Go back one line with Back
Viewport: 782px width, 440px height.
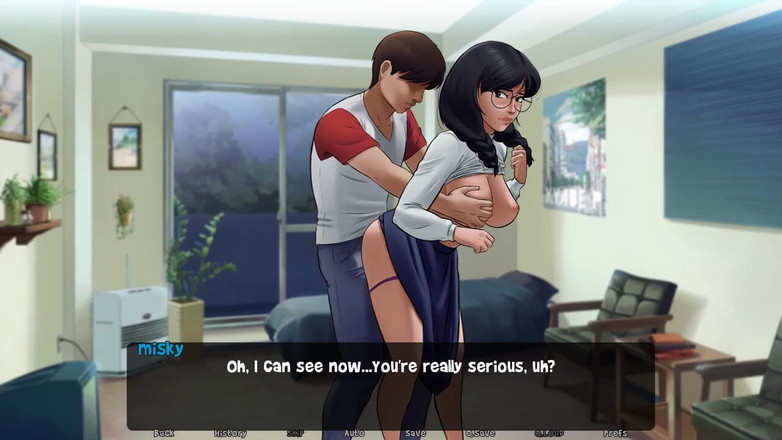164,434
